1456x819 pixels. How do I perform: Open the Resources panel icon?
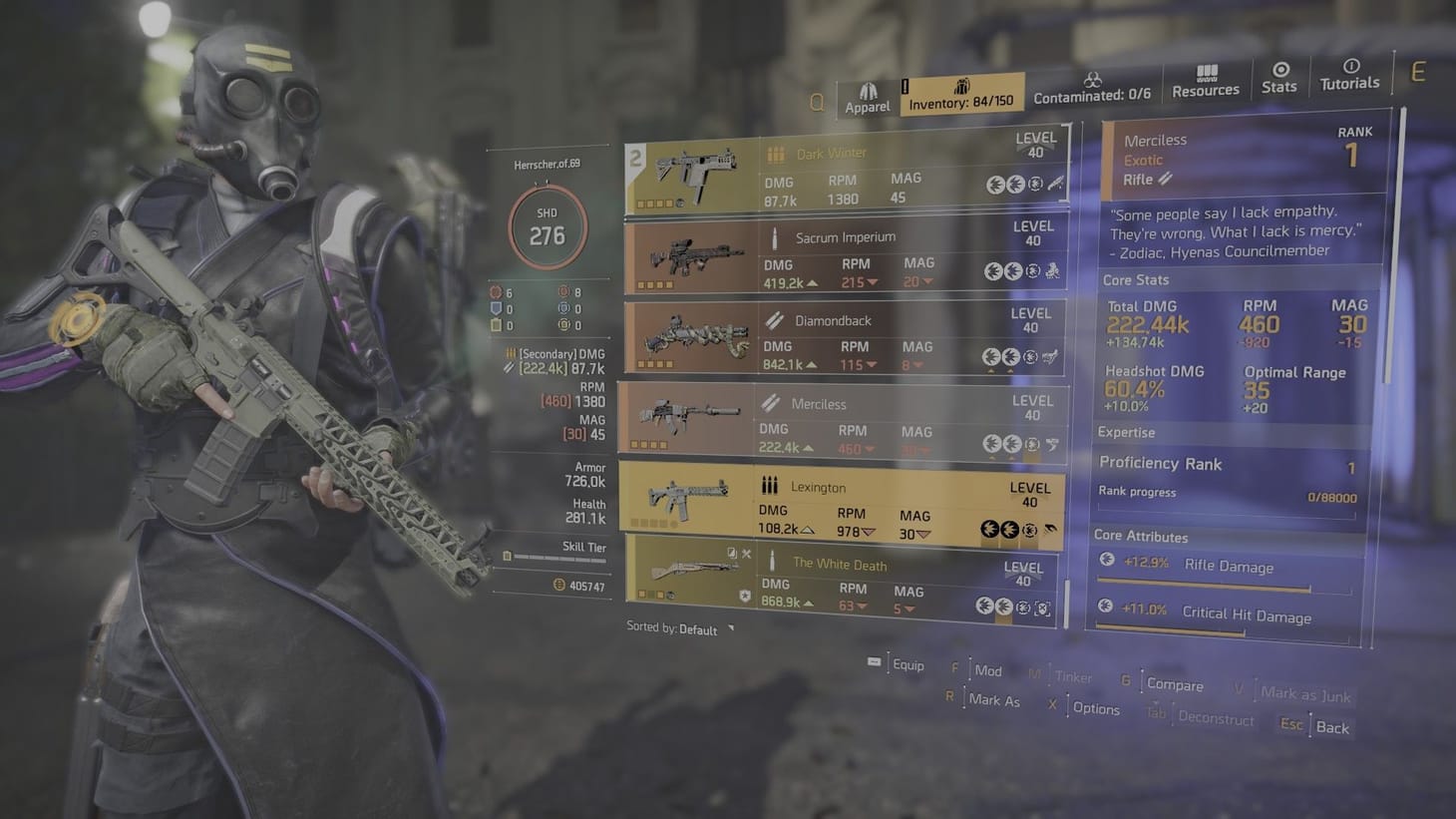pyautogui.click(x=1207, y=72)
